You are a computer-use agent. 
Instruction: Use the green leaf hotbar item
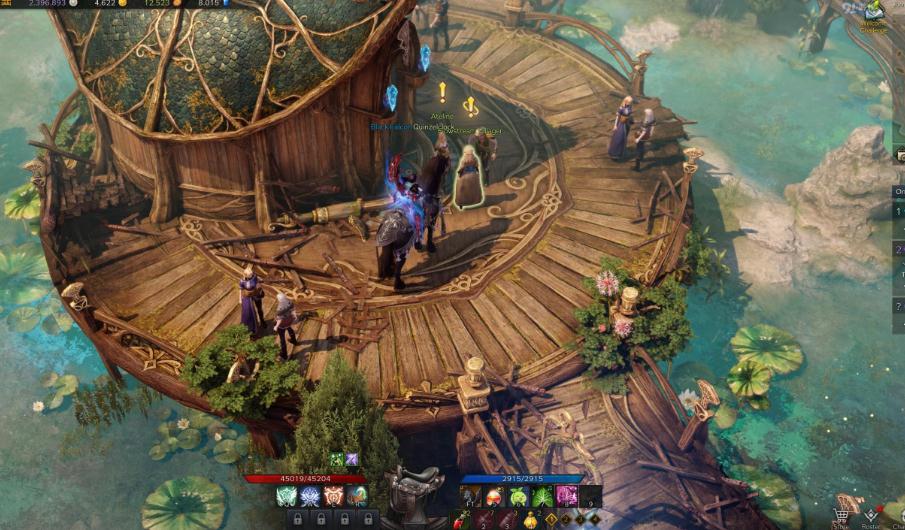pos(543,497)
